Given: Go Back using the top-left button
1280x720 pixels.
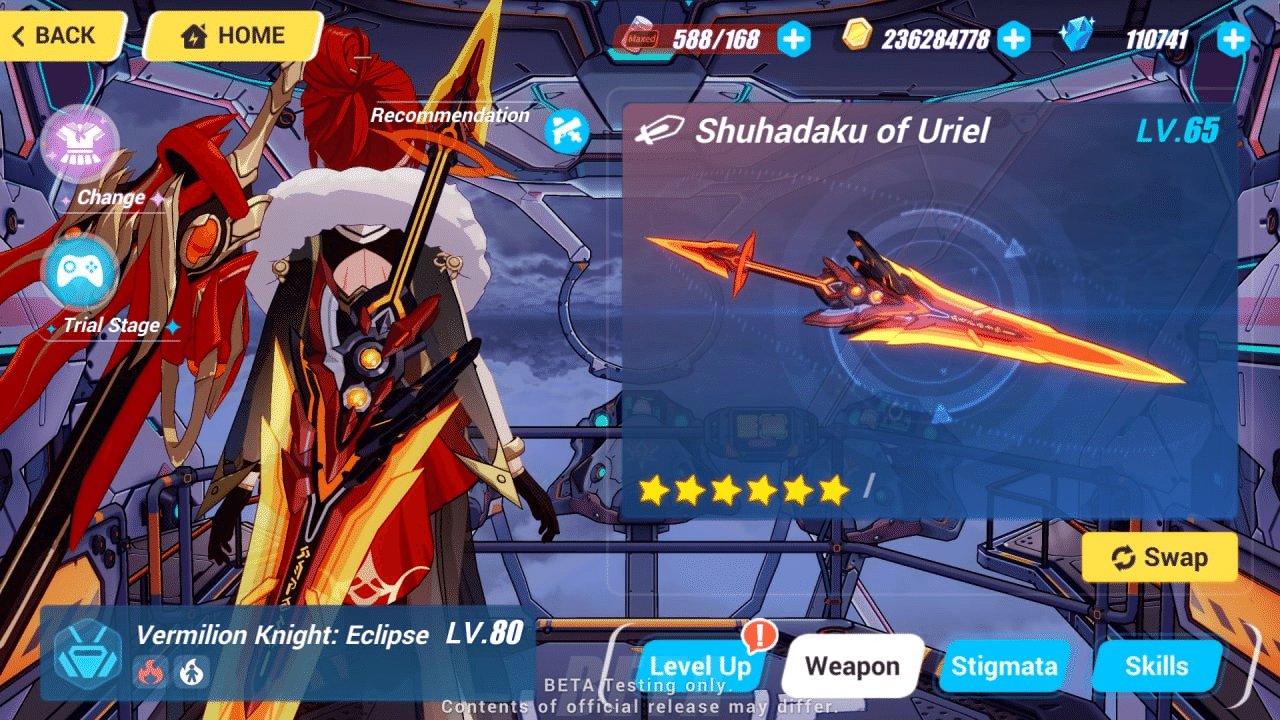Looking at the screenshot, I should point(55,35).
